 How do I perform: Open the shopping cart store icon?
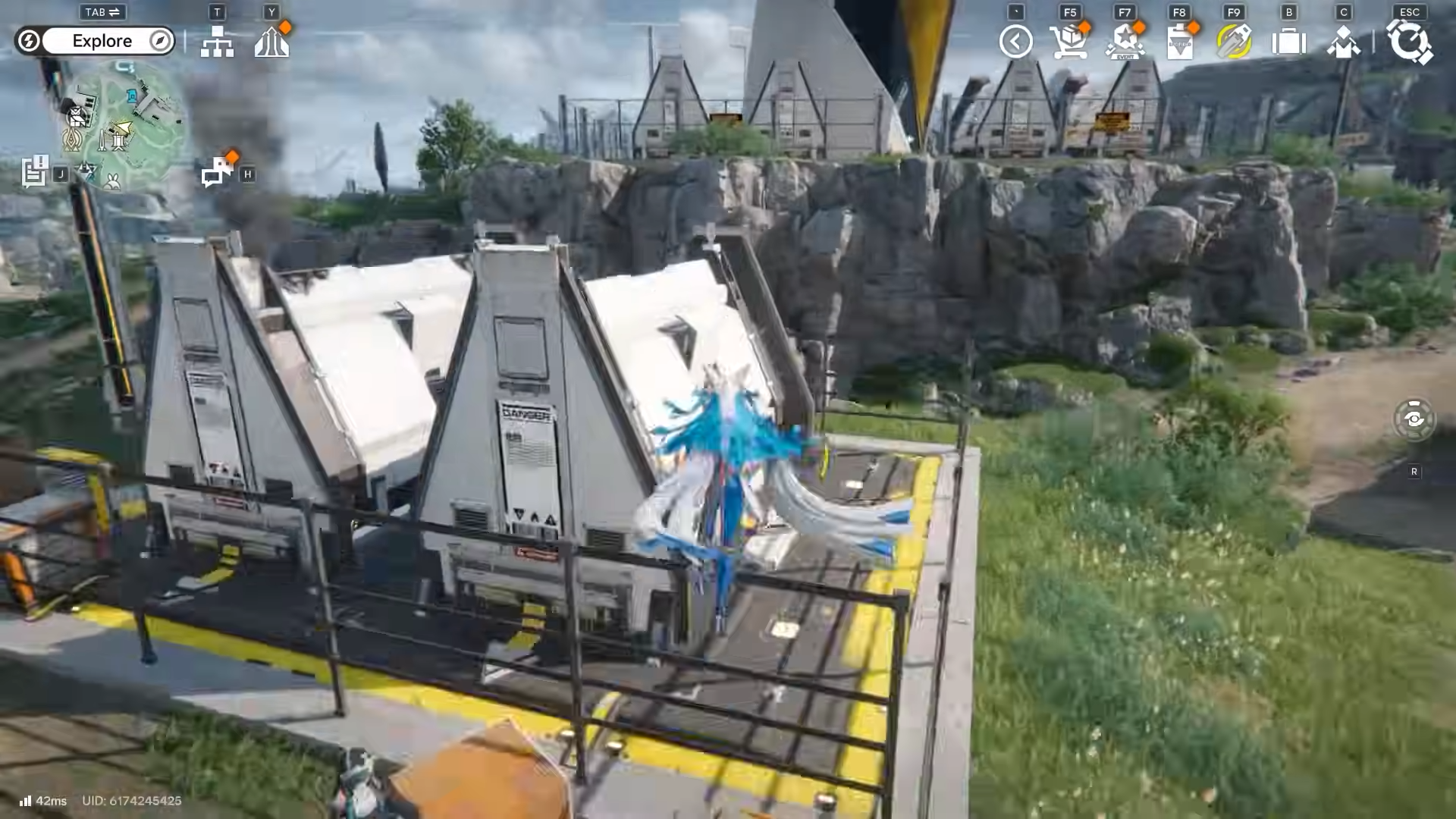click(x=1068, y=42)
